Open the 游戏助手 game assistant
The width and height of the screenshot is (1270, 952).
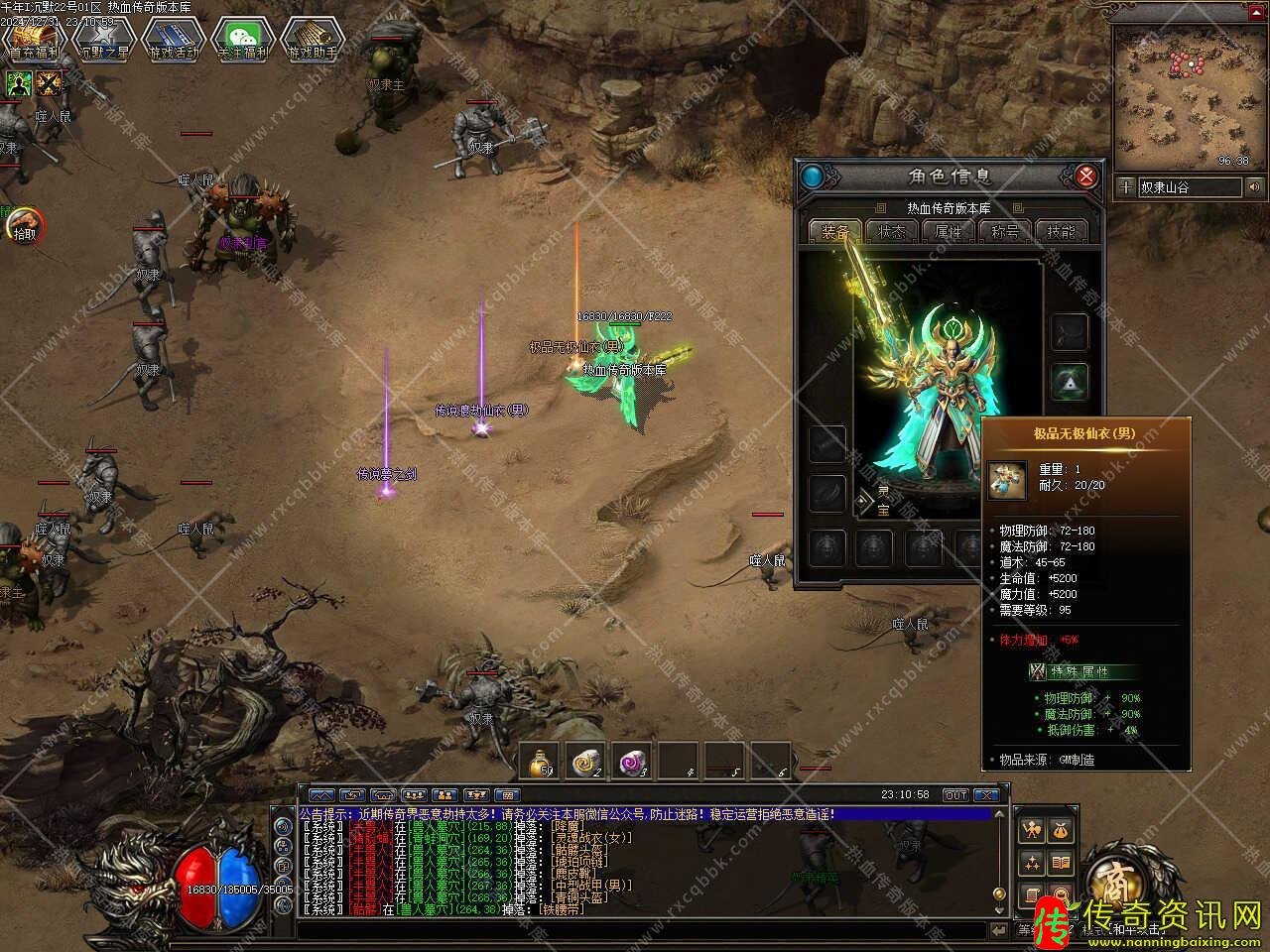312,41
